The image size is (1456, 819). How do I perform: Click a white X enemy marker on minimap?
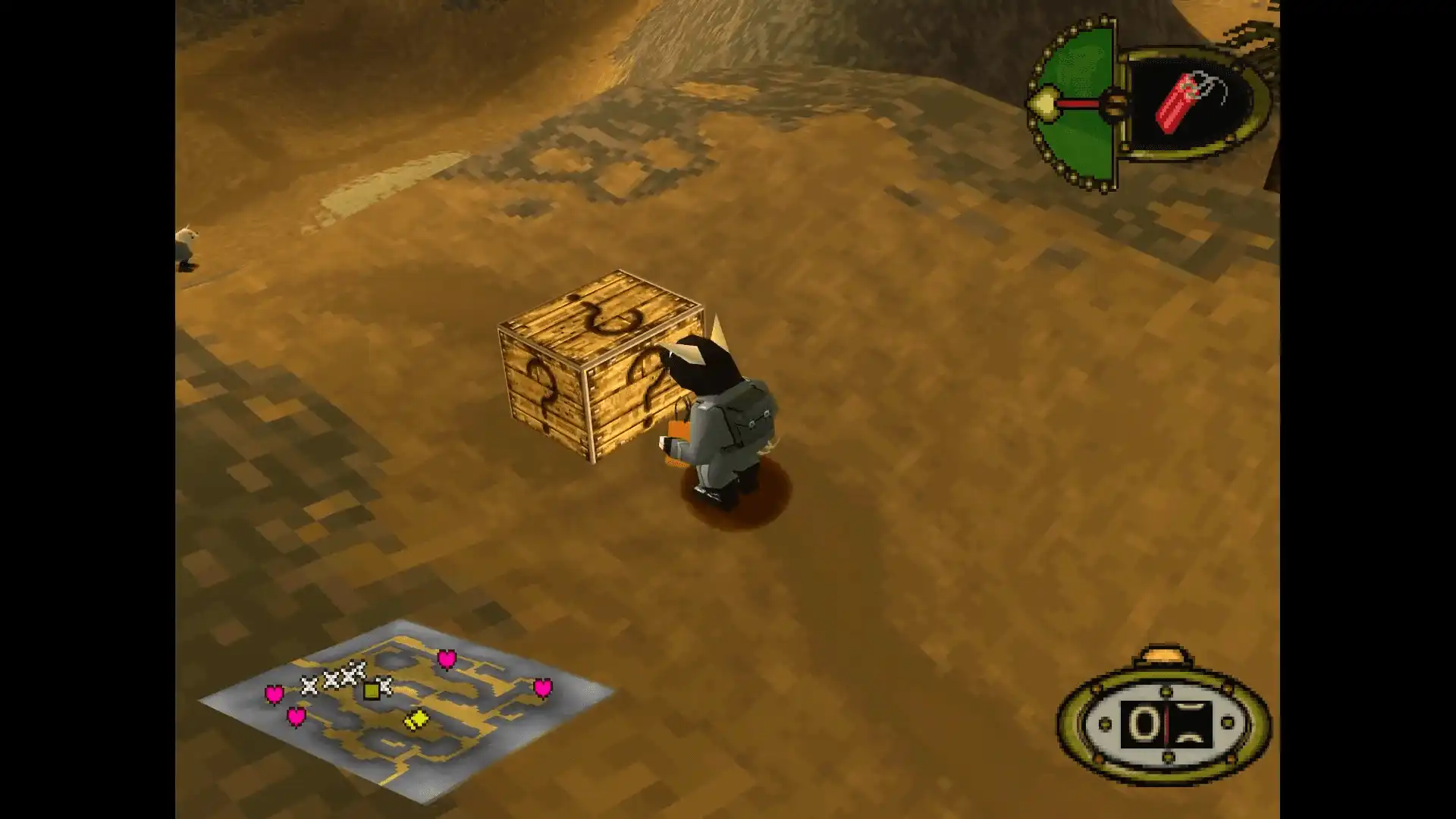[x=308, y=686]
